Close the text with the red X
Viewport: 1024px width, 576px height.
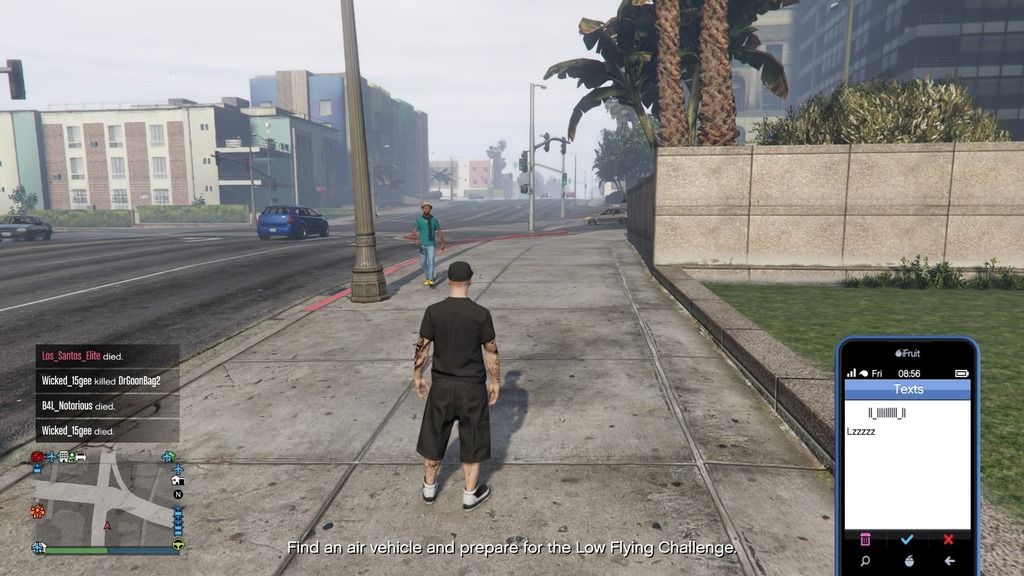[x=948, y=539]
